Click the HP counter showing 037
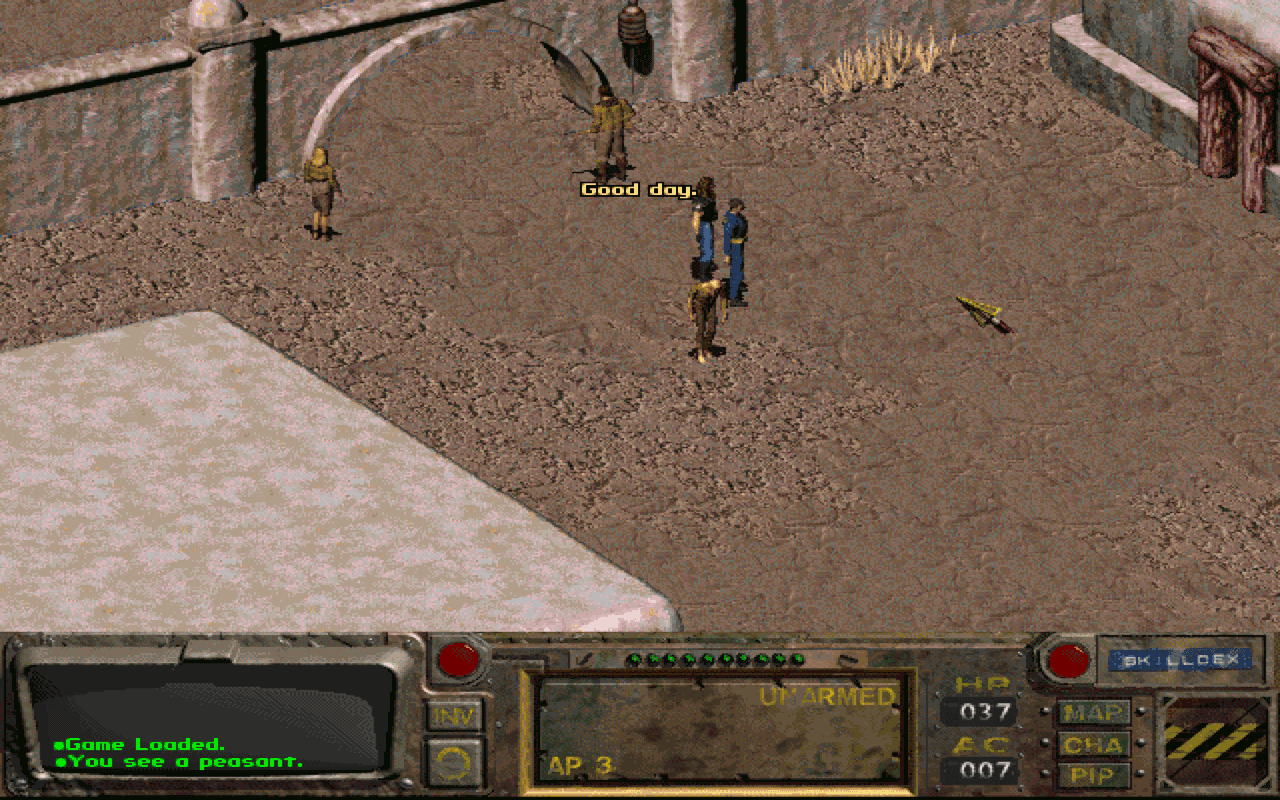Image resolution: width=1280 pixels, height=800 pixels. (x=984, y=713)
